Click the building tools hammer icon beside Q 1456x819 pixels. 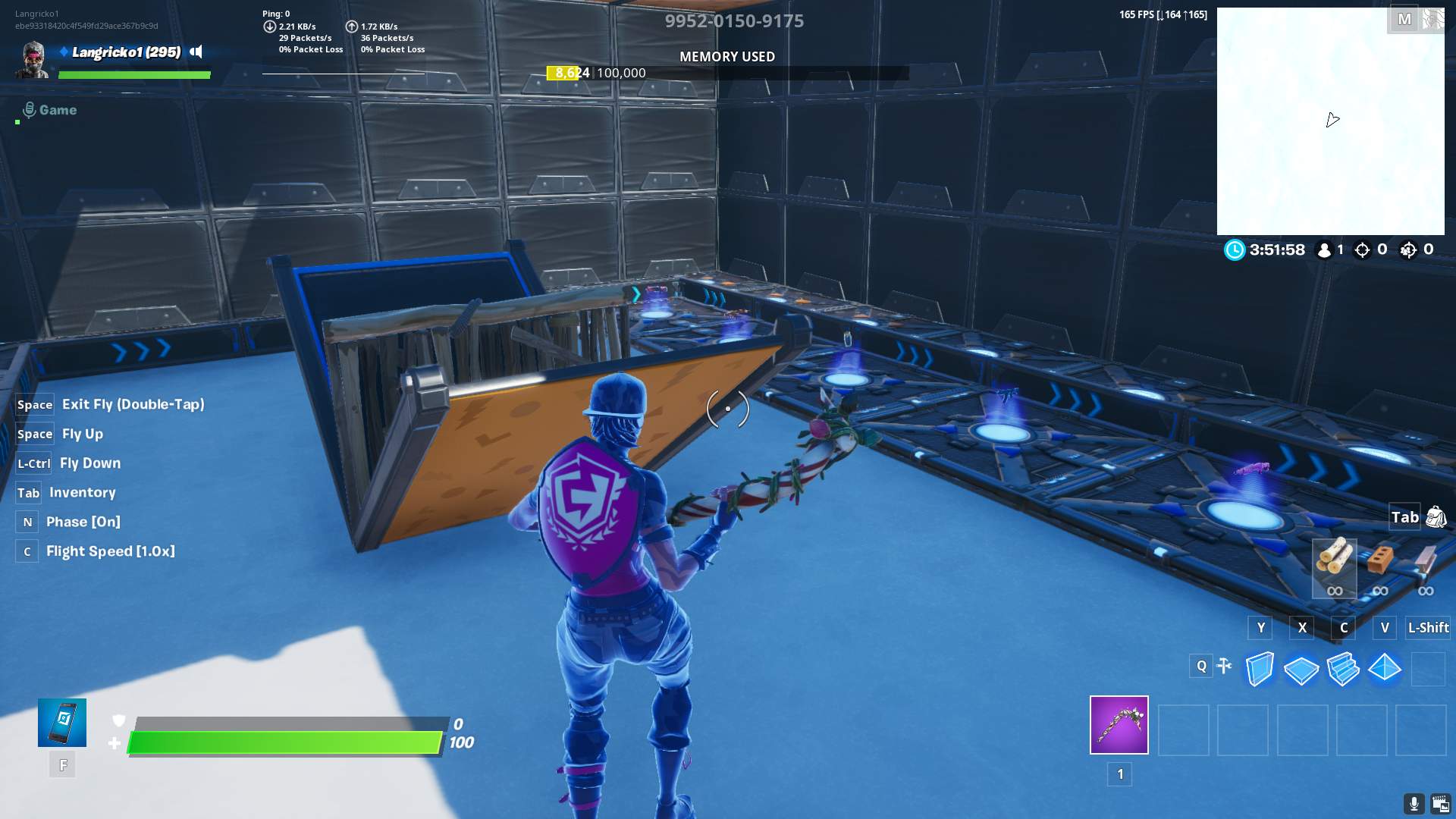1224,666
